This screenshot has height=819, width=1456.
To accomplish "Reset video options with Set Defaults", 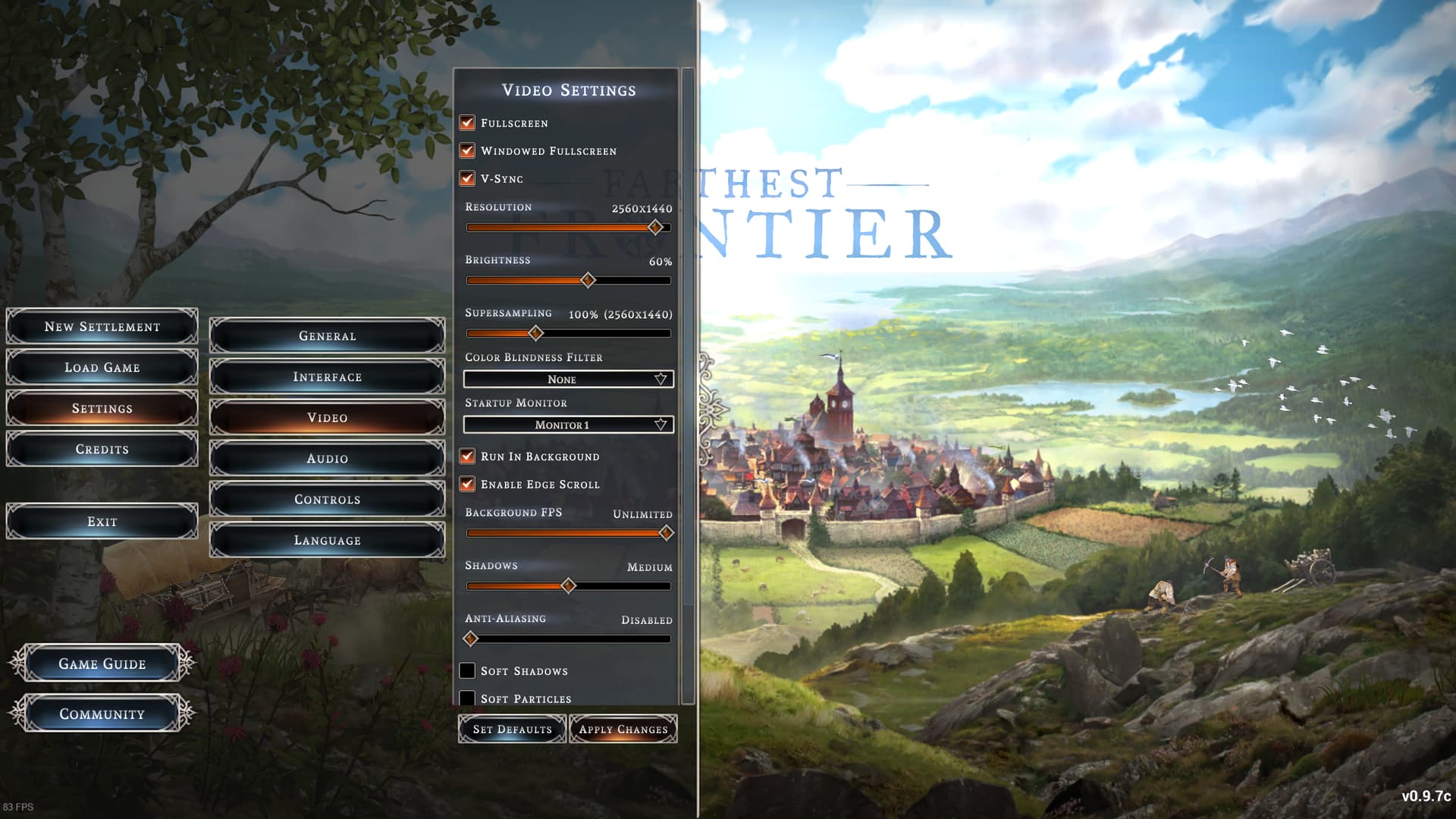I will click(x=513, y=730).
